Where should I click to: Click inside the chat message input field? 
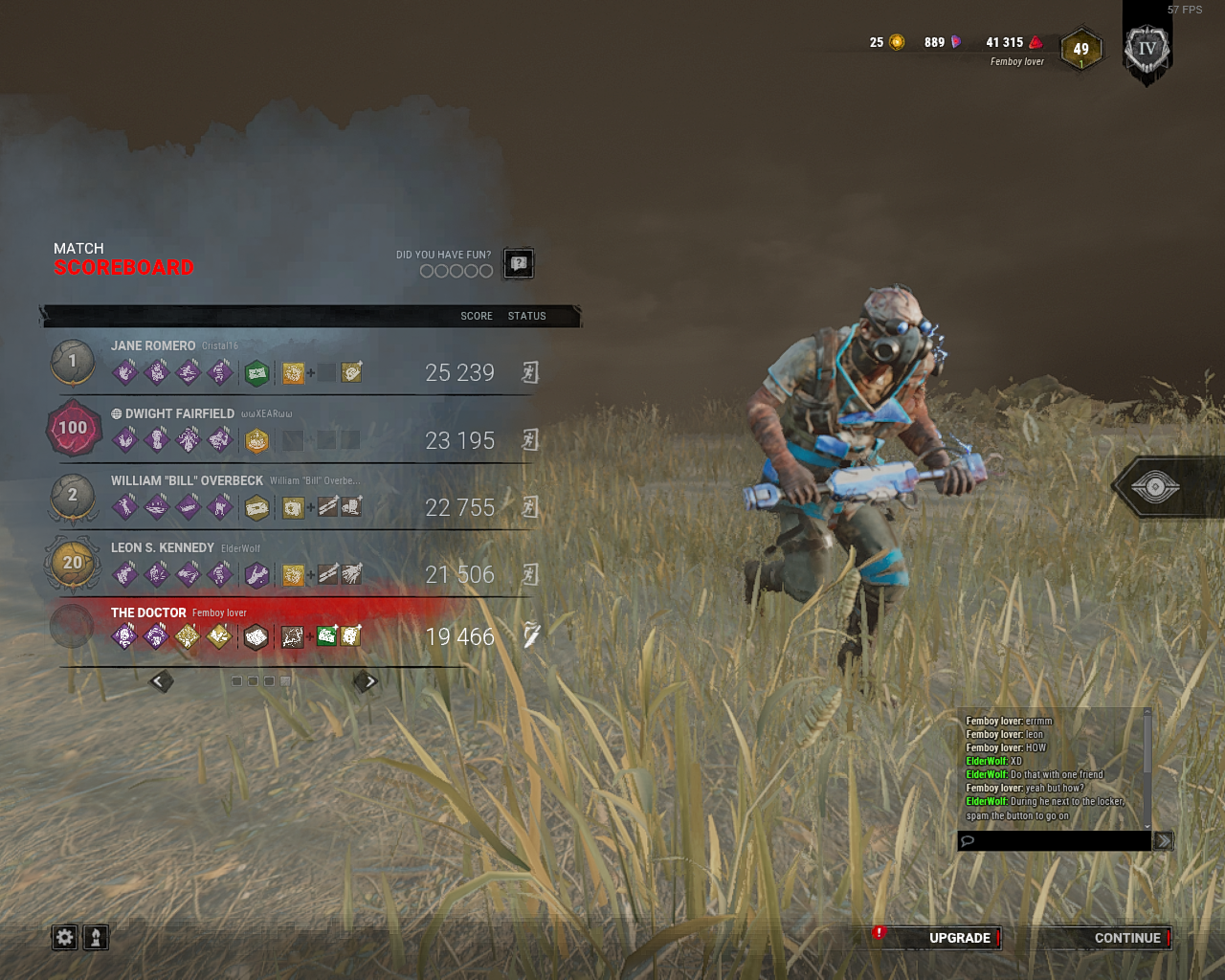(1053, 840)
